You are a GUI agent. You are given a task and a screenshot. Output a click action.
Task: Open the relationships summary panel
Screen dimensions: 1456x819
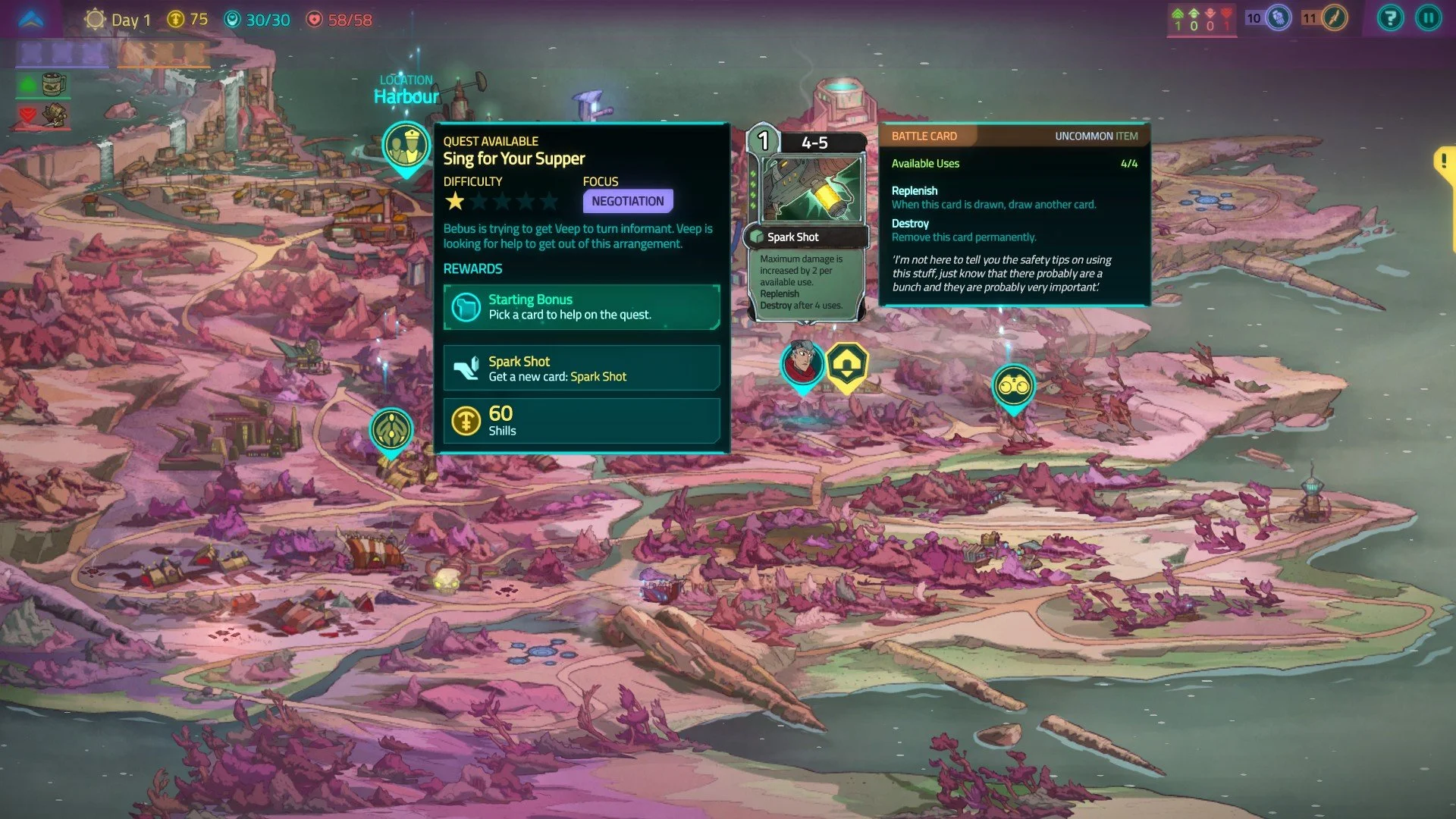pos(1202,20)
